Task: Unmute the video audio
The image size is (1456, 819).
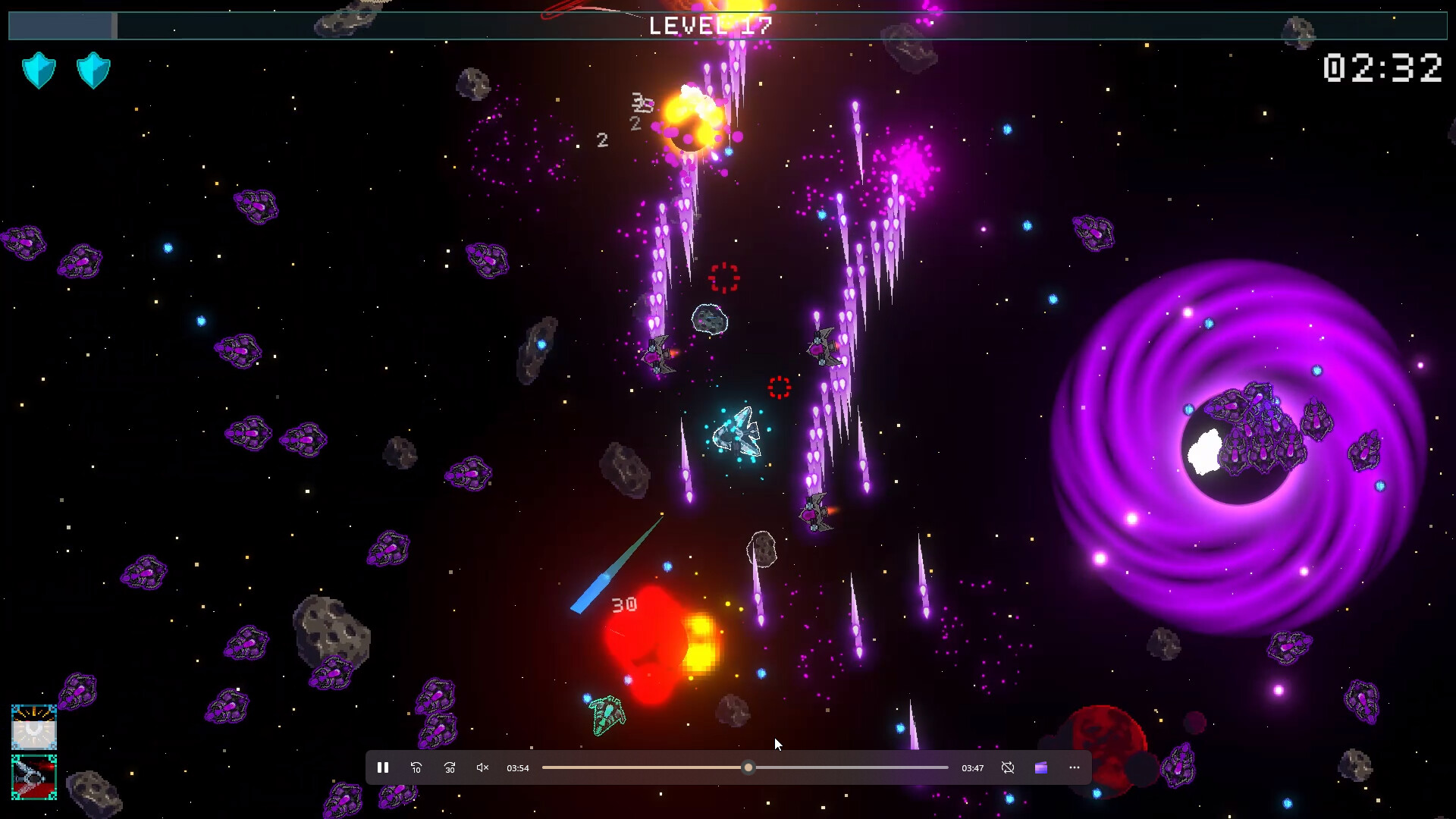Action: click(482, 767)
